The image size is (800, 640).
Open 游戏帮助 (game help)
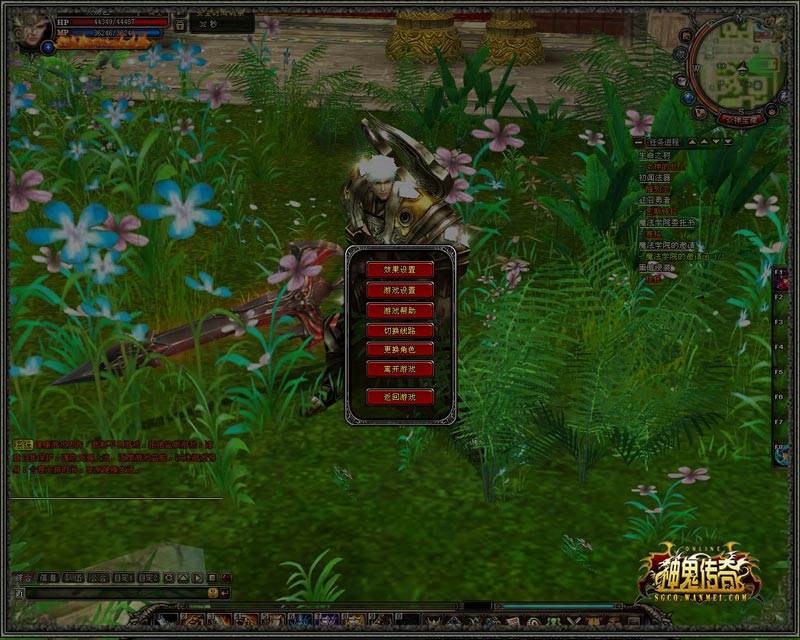tap(399, 310)
